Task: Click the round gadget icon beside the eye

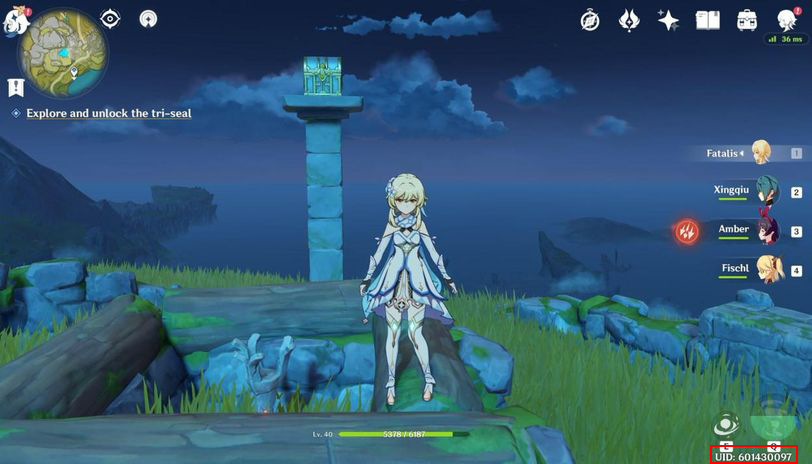Action: pyautogui.click(x=148, y=19)
